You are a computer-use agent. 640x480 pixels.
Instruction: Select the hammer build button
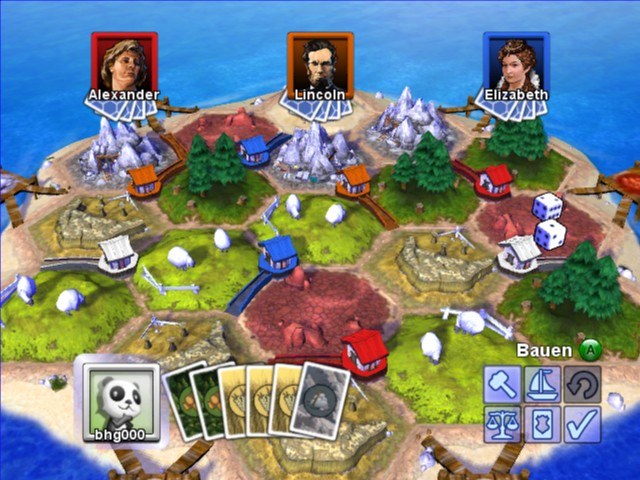(x=502, y=385)
